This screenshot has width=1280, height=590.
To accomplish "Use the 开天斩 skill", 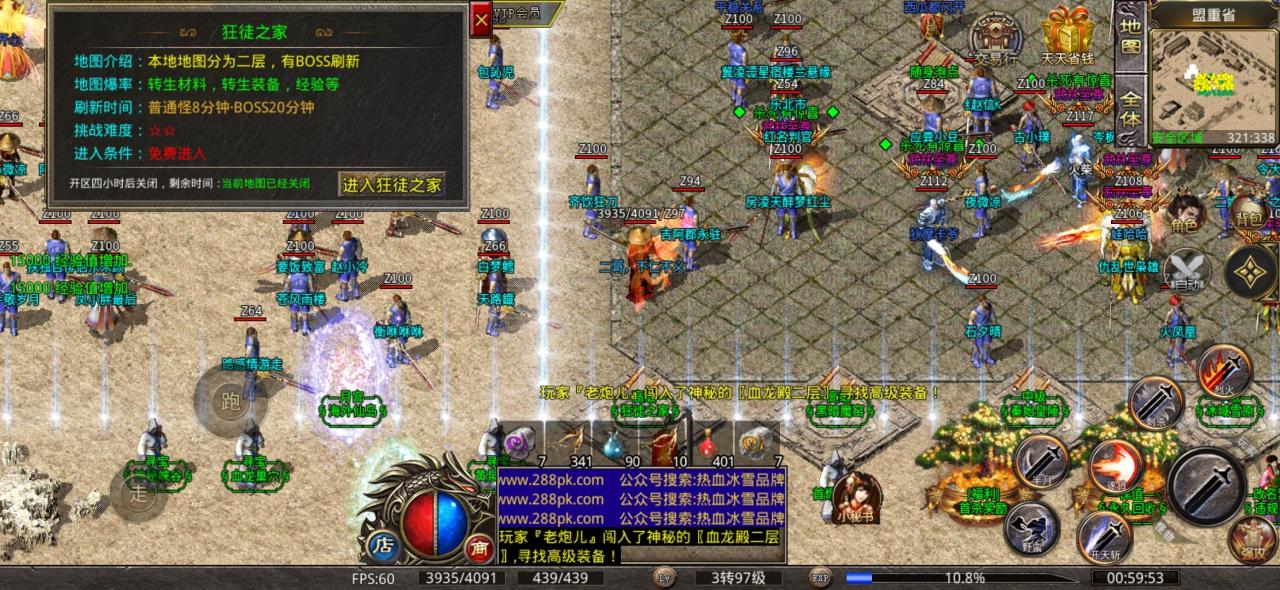I will [1104, 535].
